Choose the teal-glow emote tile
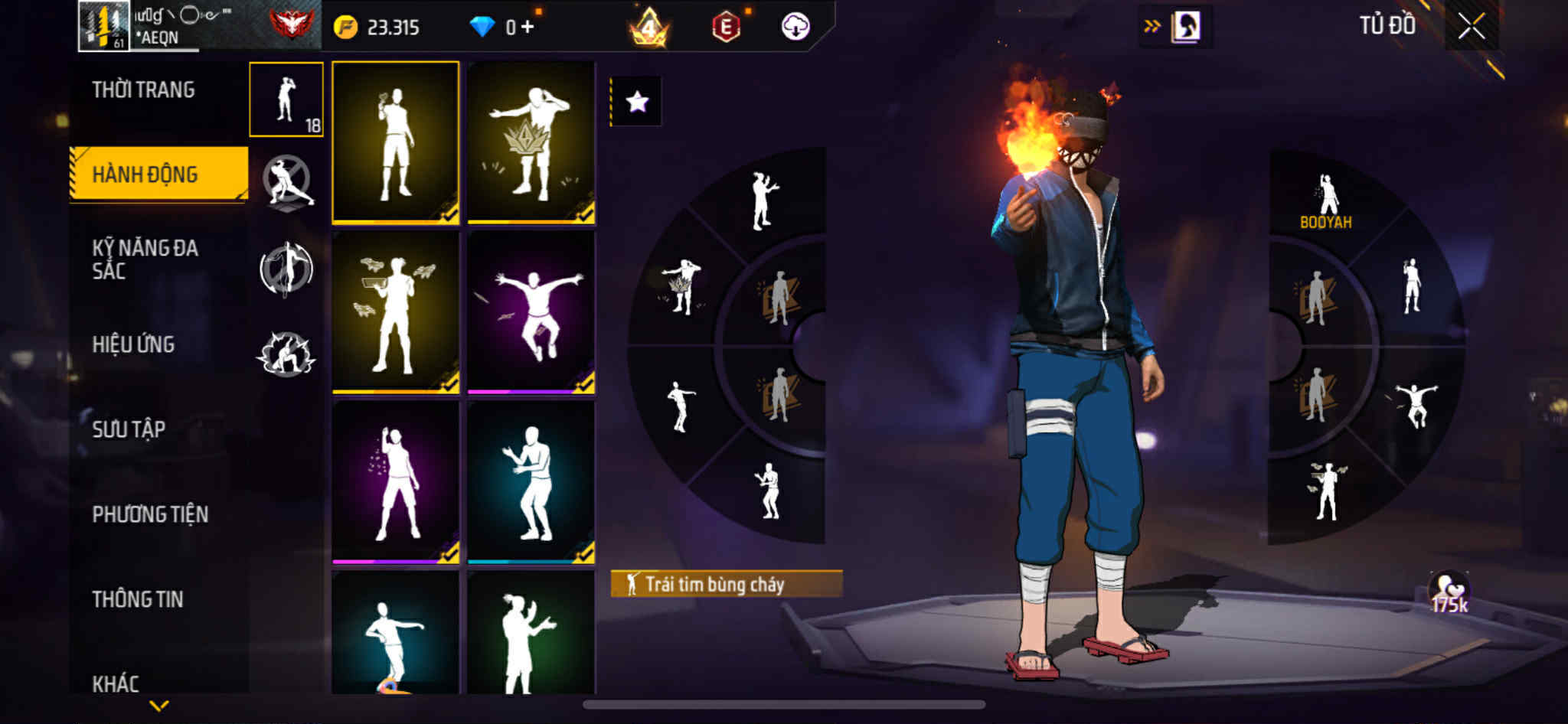Viewport: 1568px width, 724px height. pyautogui.click(x=531, y=482)
